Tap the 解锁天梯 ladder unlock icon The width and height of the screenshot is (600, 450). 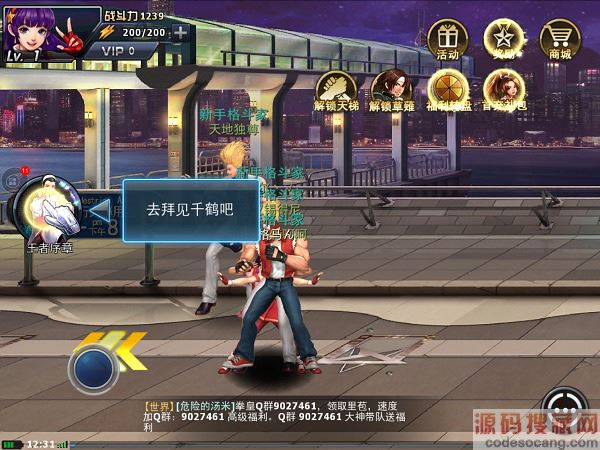click(x=337, y=88)
